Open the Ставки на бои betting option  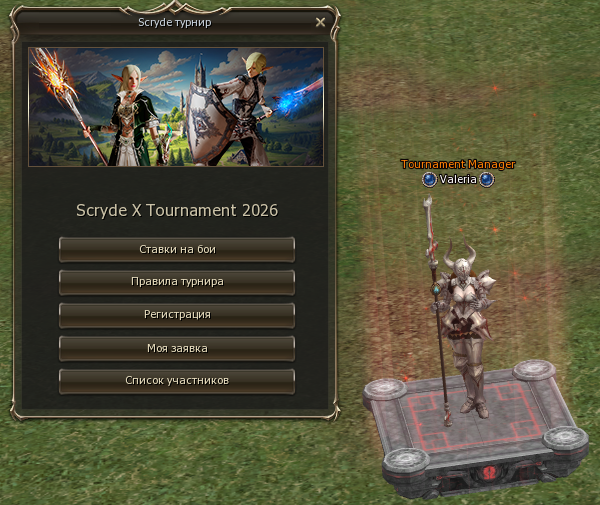click(x=177, y=249)
